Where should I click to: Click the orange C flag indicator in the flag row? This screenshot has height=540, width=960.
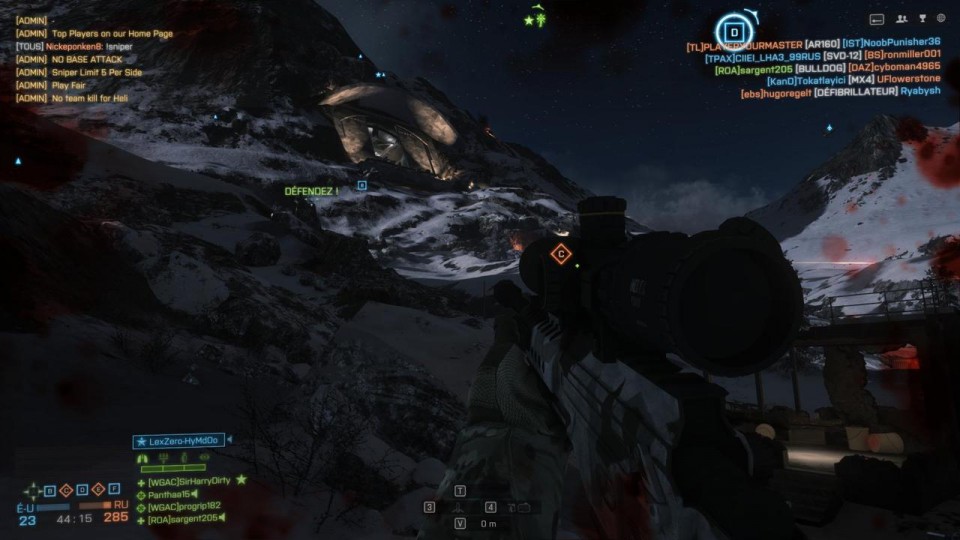(67, 490)
